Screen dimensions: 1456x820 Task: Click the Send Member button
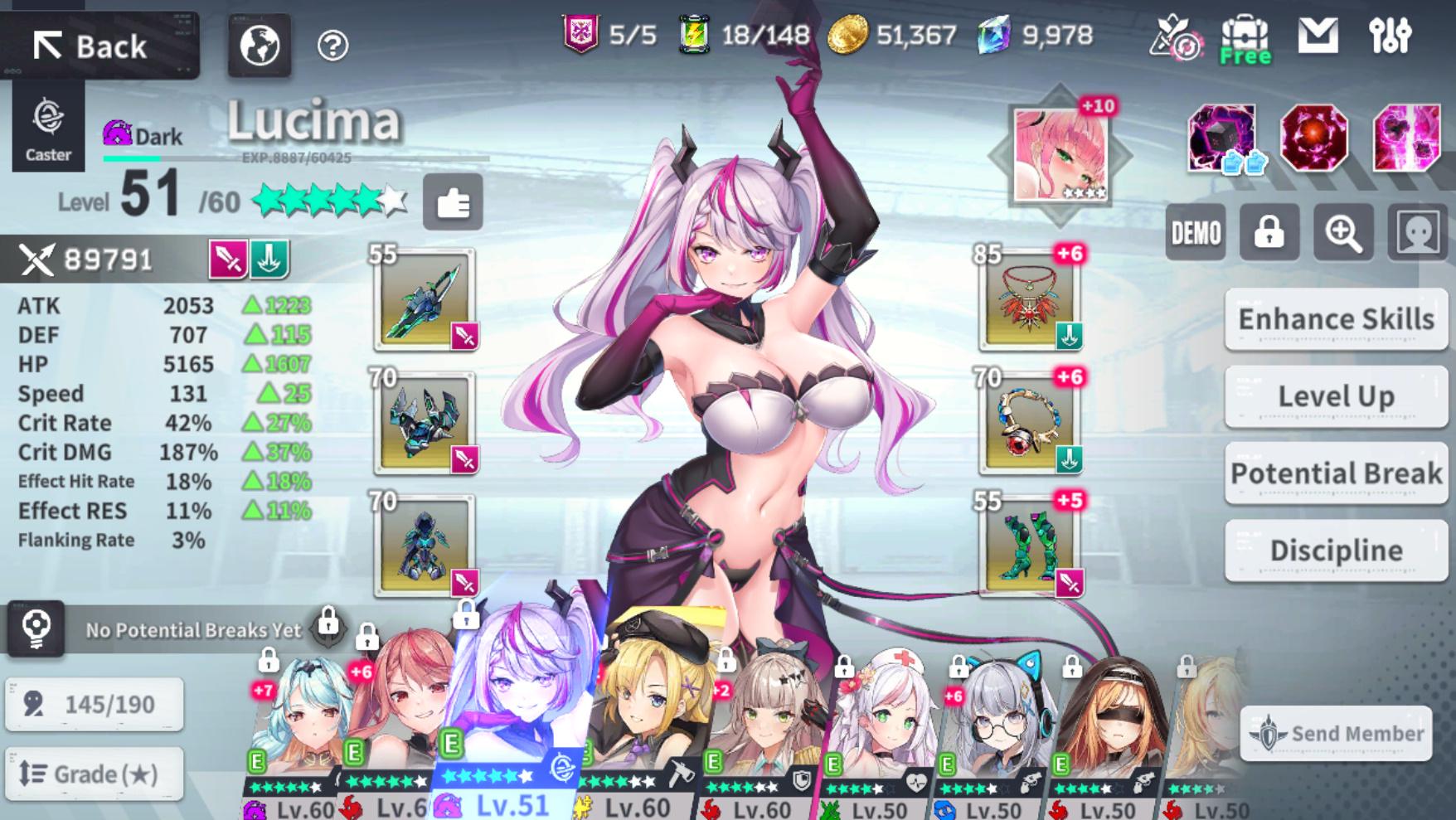click(1336, 734)
